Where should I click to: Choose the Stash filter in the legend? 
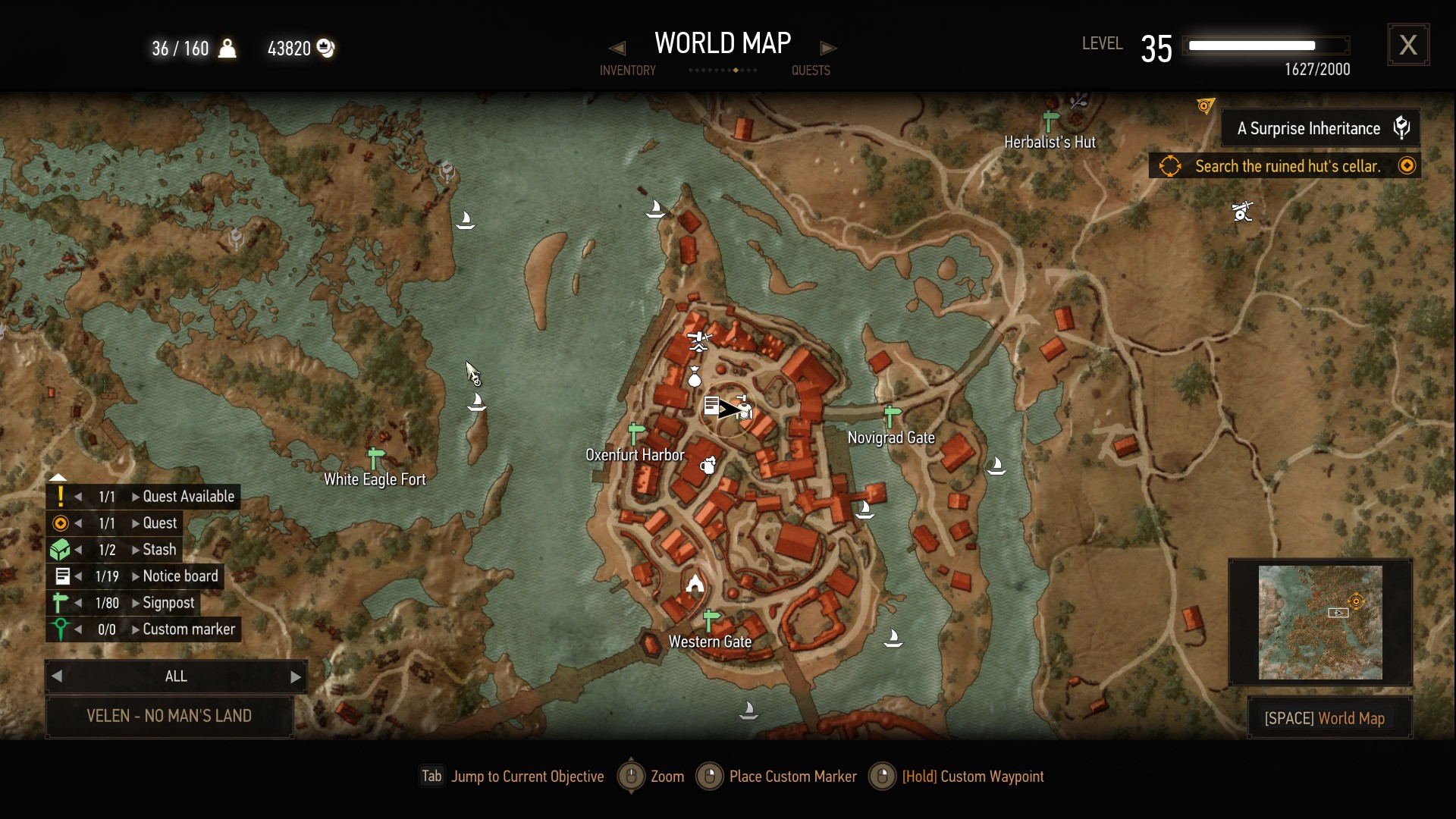(x=159, y=550)
